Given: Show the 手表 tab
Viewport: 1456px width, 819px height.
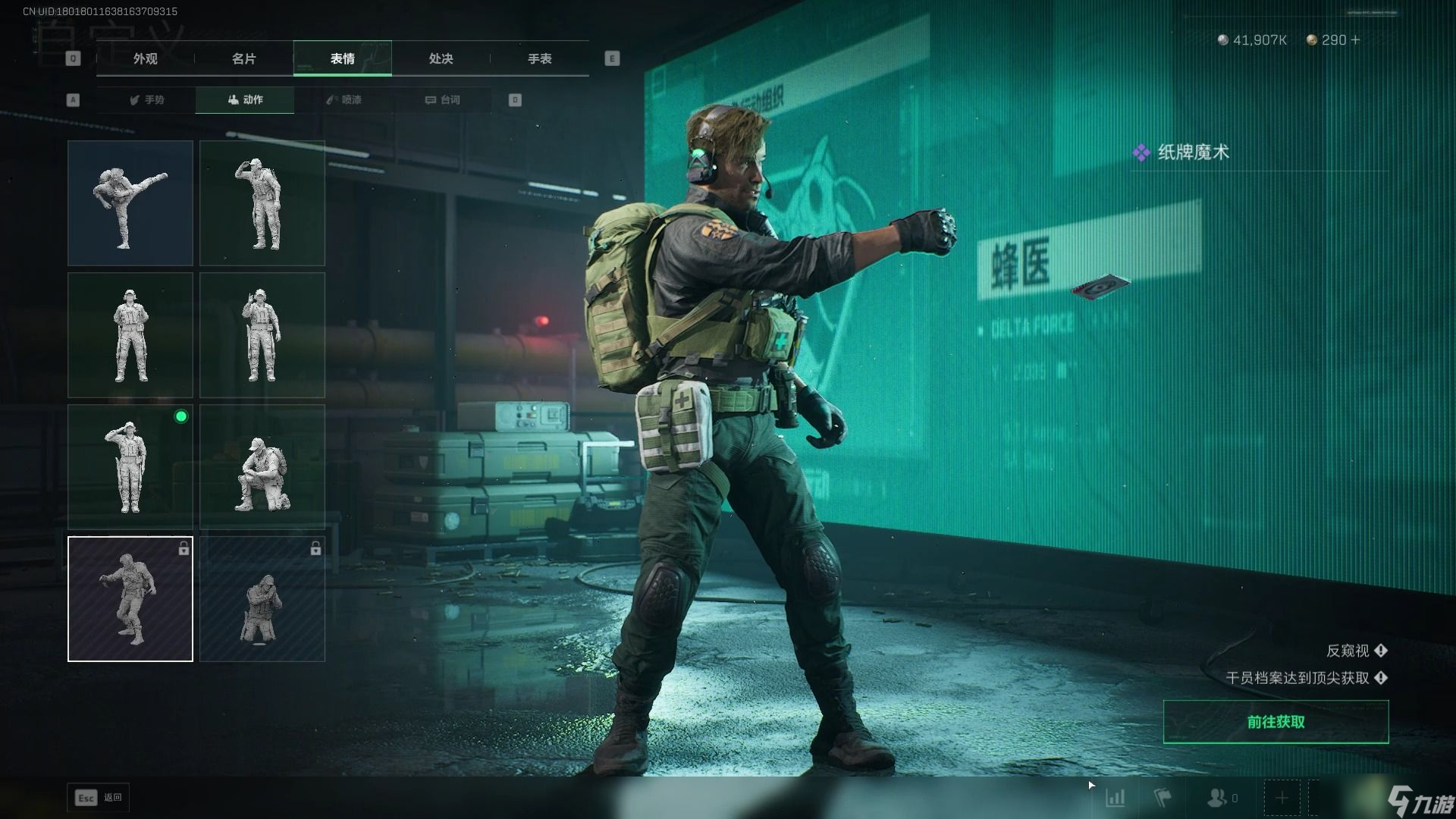Looking at the screenshot, I should (539, 58).
